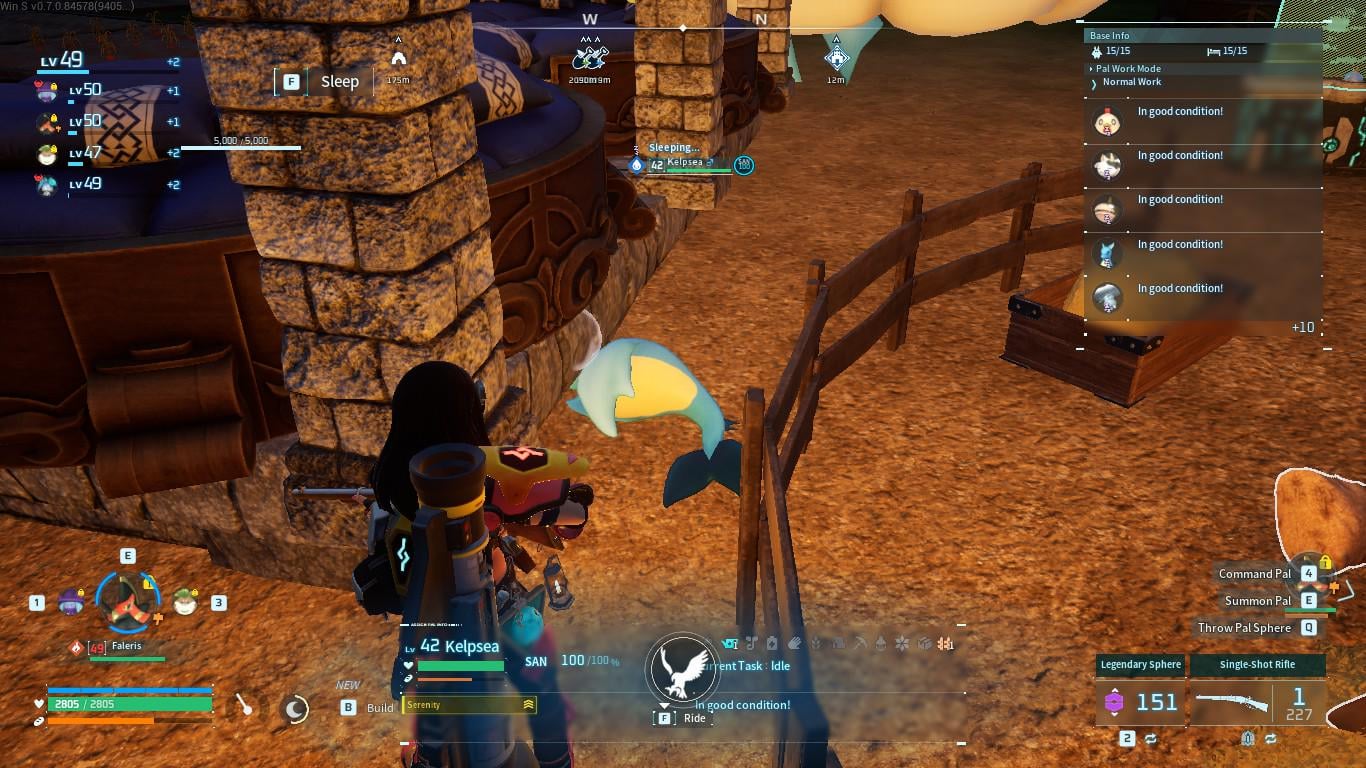This screenshot has width=1366, height=768.
Task: Click the crescent moon night indicator
Action: (294, 709)
